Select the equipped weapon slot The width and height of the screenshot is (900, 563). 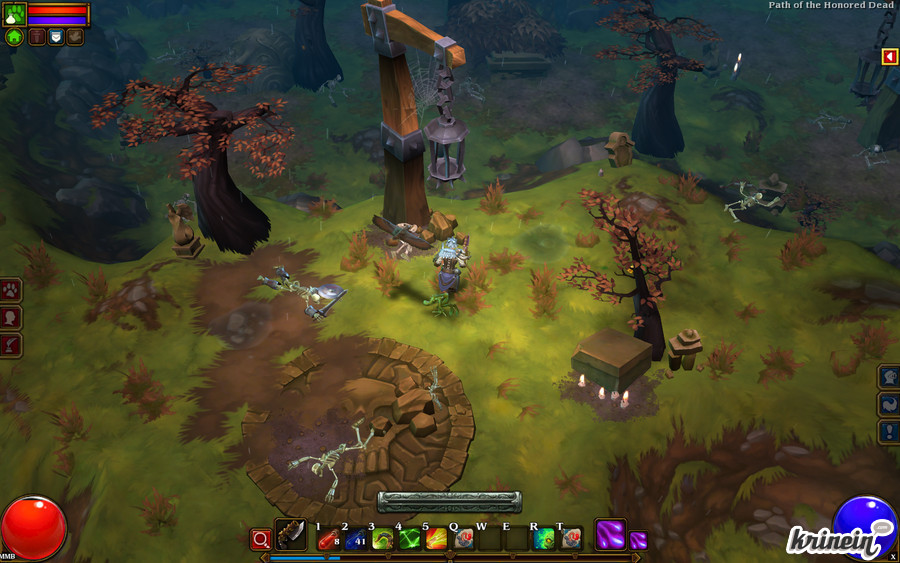click(291, 535)
